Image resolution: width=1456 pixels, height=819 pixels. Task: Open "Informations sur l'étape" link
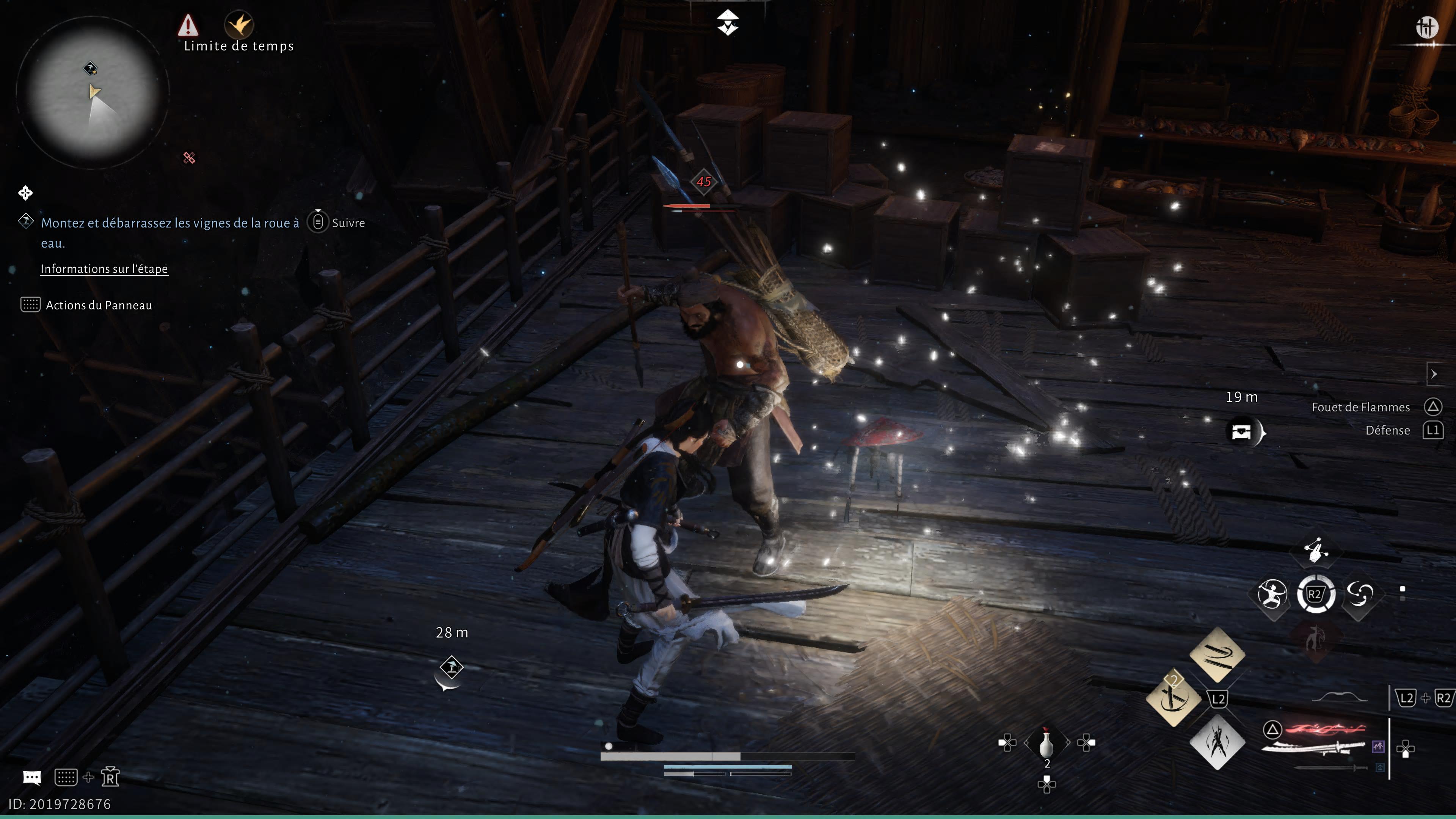coord(104,269)
